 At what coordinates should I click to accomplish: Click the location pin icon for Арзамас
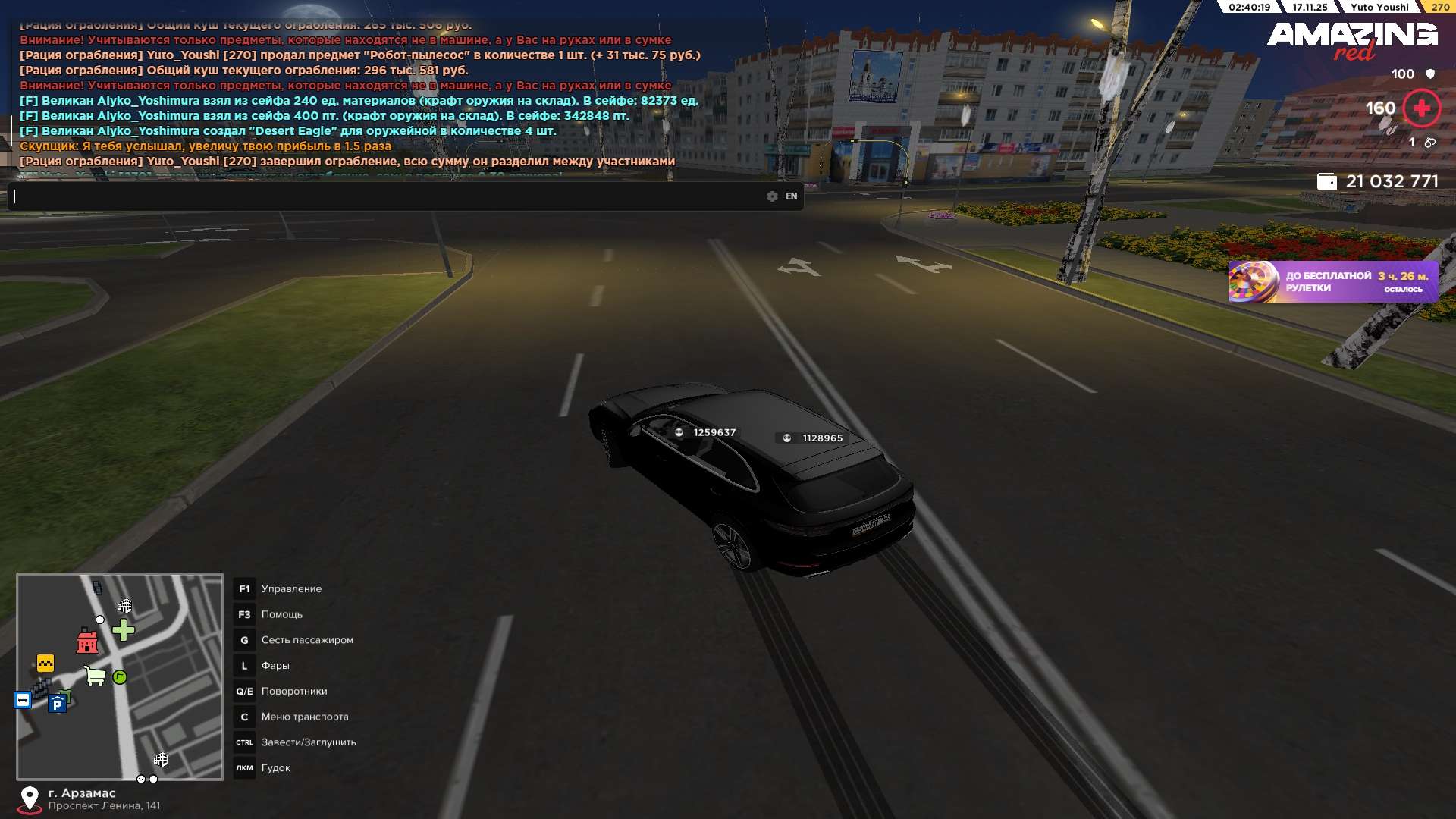pyautogui.click(x=30, y=799)
